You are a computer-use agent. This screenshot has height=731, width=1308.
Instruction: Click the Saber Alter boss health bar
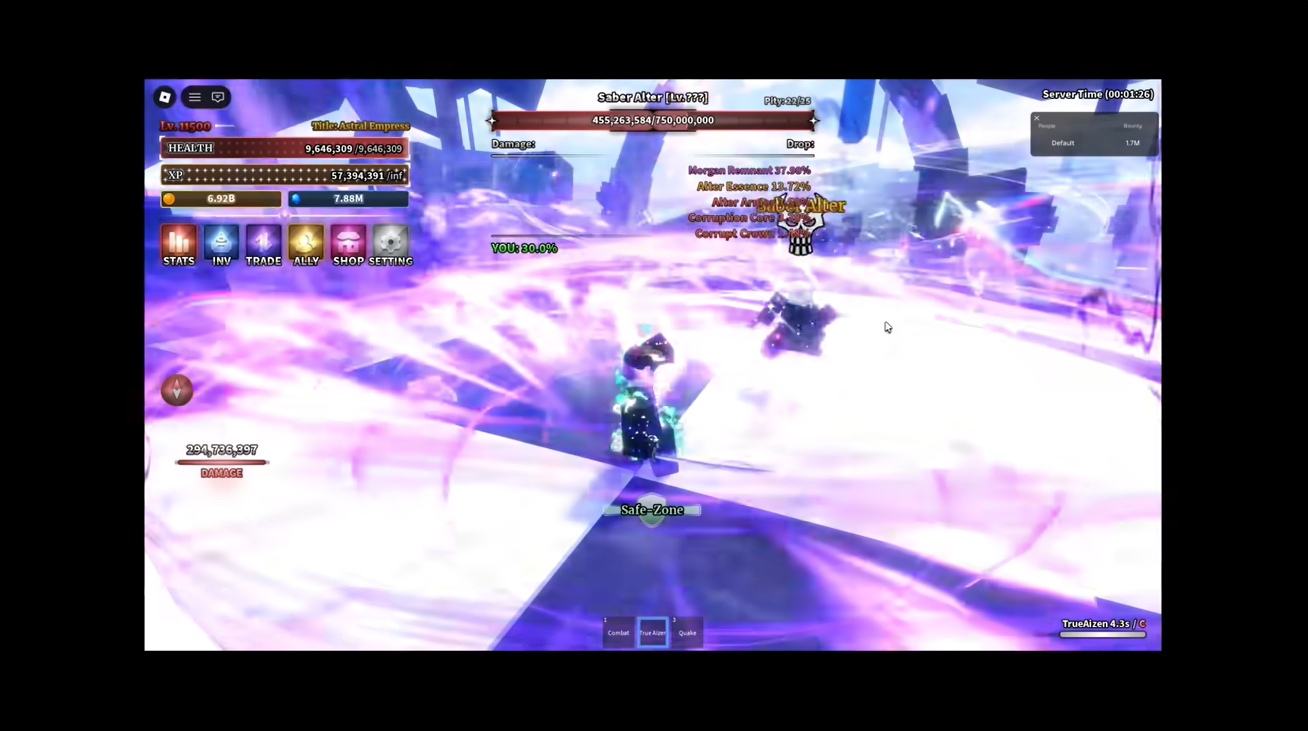click(652, 120)
